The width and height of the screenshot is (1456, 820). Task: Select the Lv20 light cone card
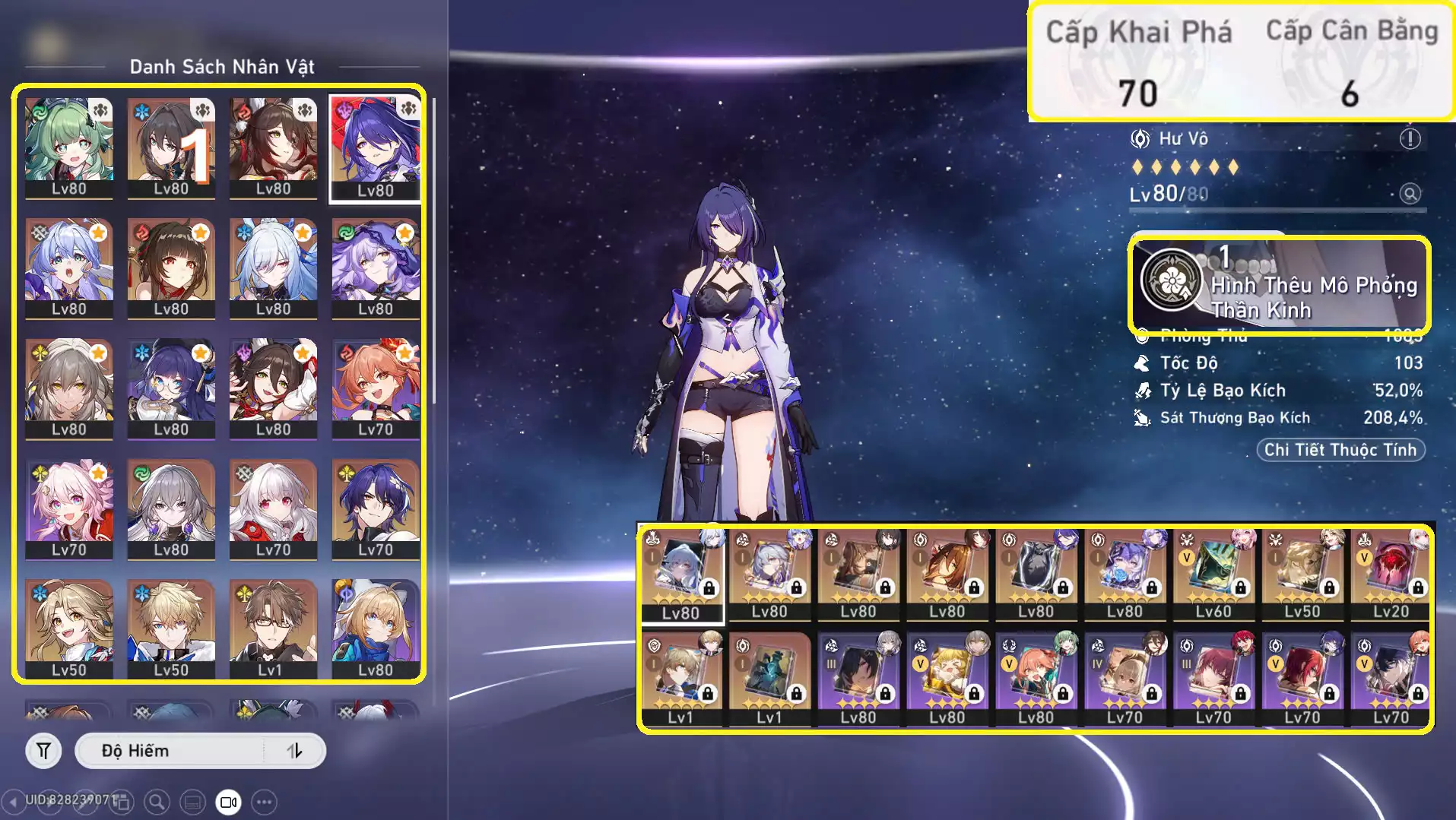click(x=1391, y=575)
